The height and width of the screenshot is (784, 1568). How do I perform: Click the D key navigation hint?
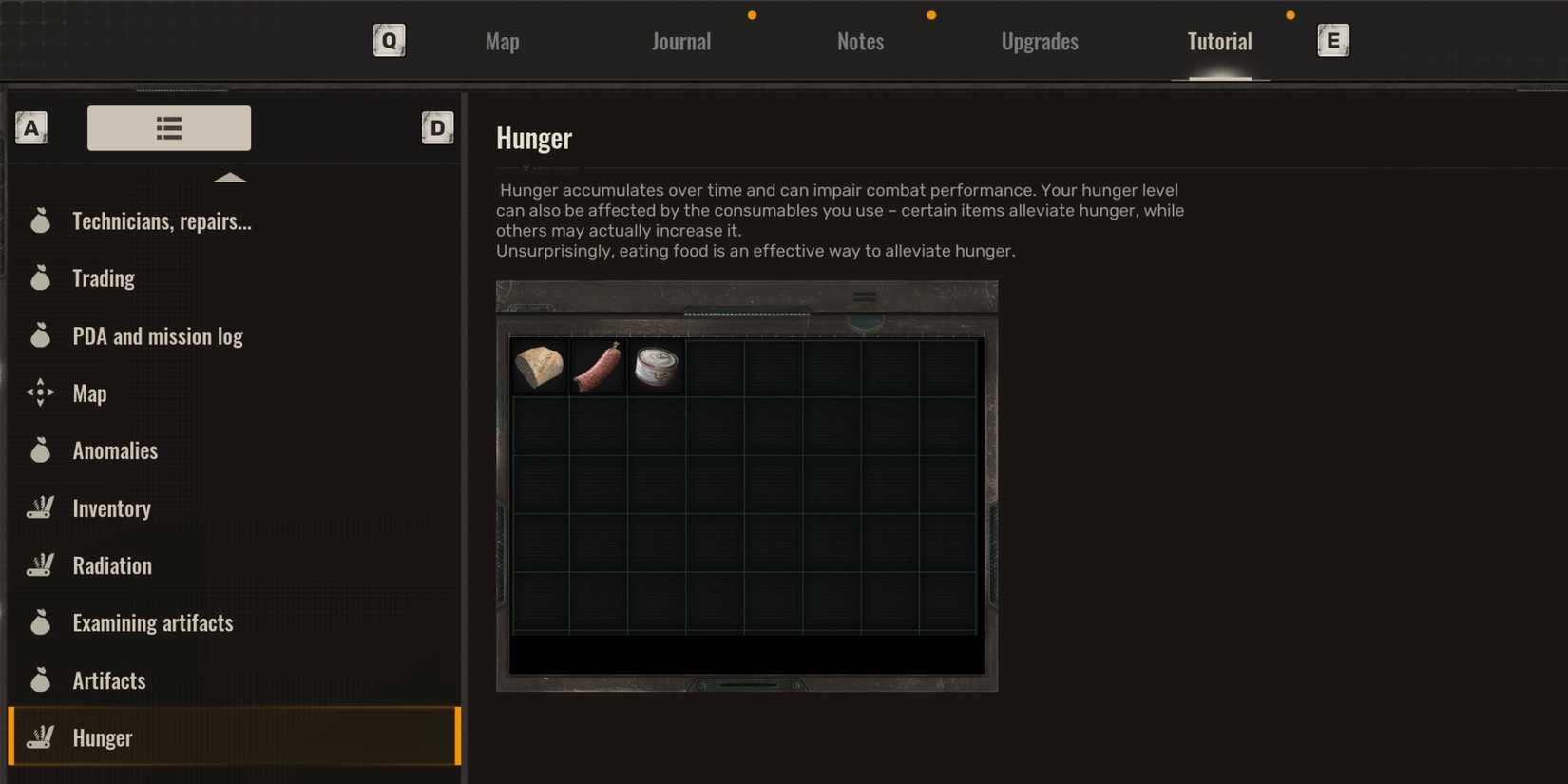[437, 126]
